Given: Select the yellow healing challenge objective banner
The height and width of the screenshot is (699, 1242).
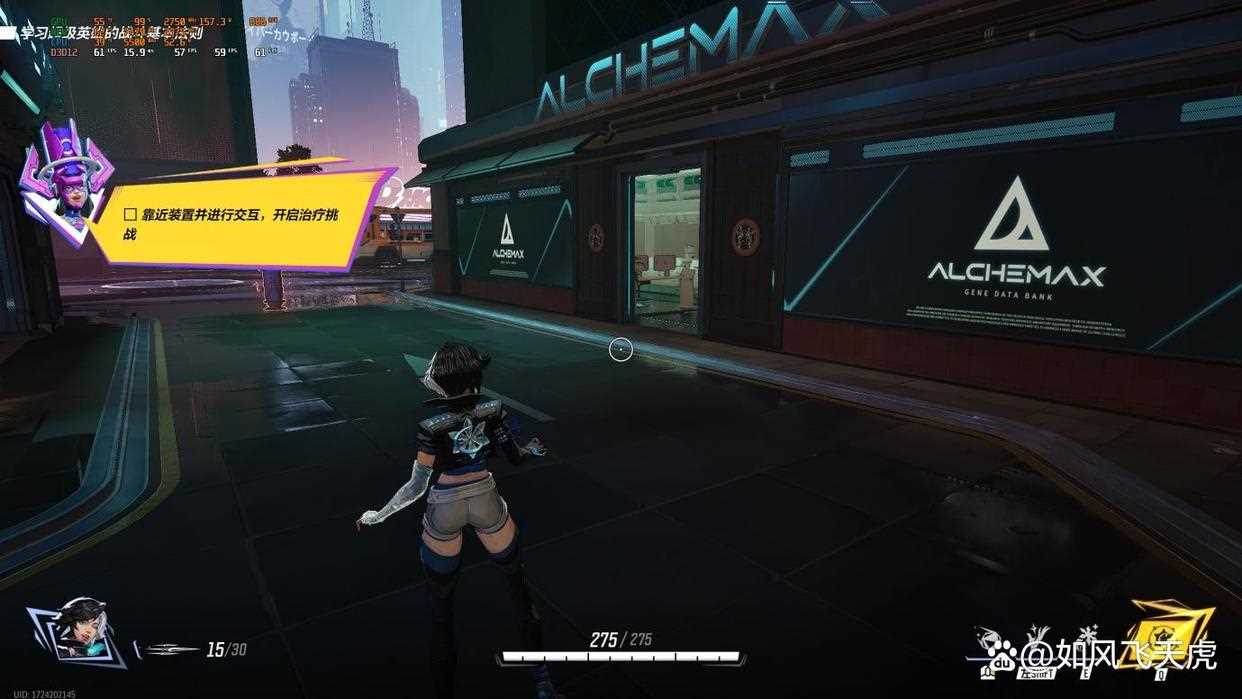Looking at the screenshot, I should click(x=240, y=217).
